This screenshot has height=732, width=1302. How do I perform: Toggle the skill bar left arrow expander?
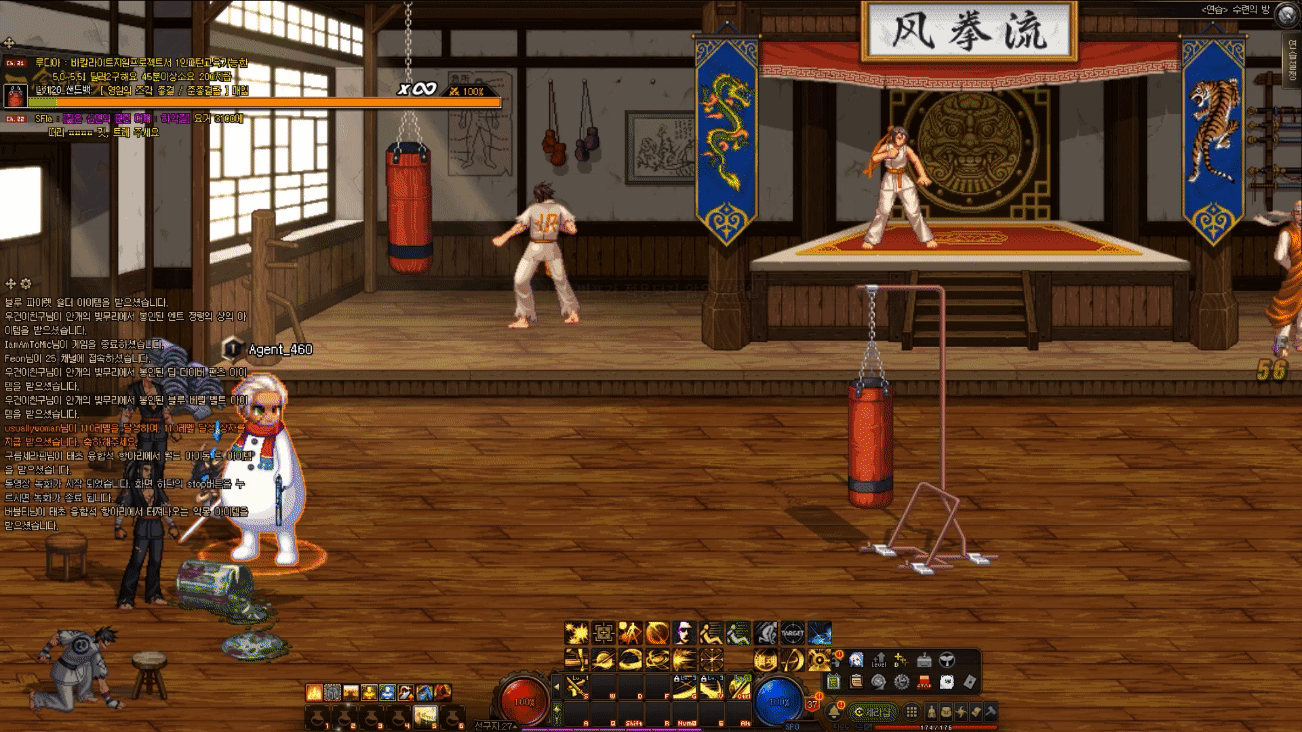(x=557, y=687)
